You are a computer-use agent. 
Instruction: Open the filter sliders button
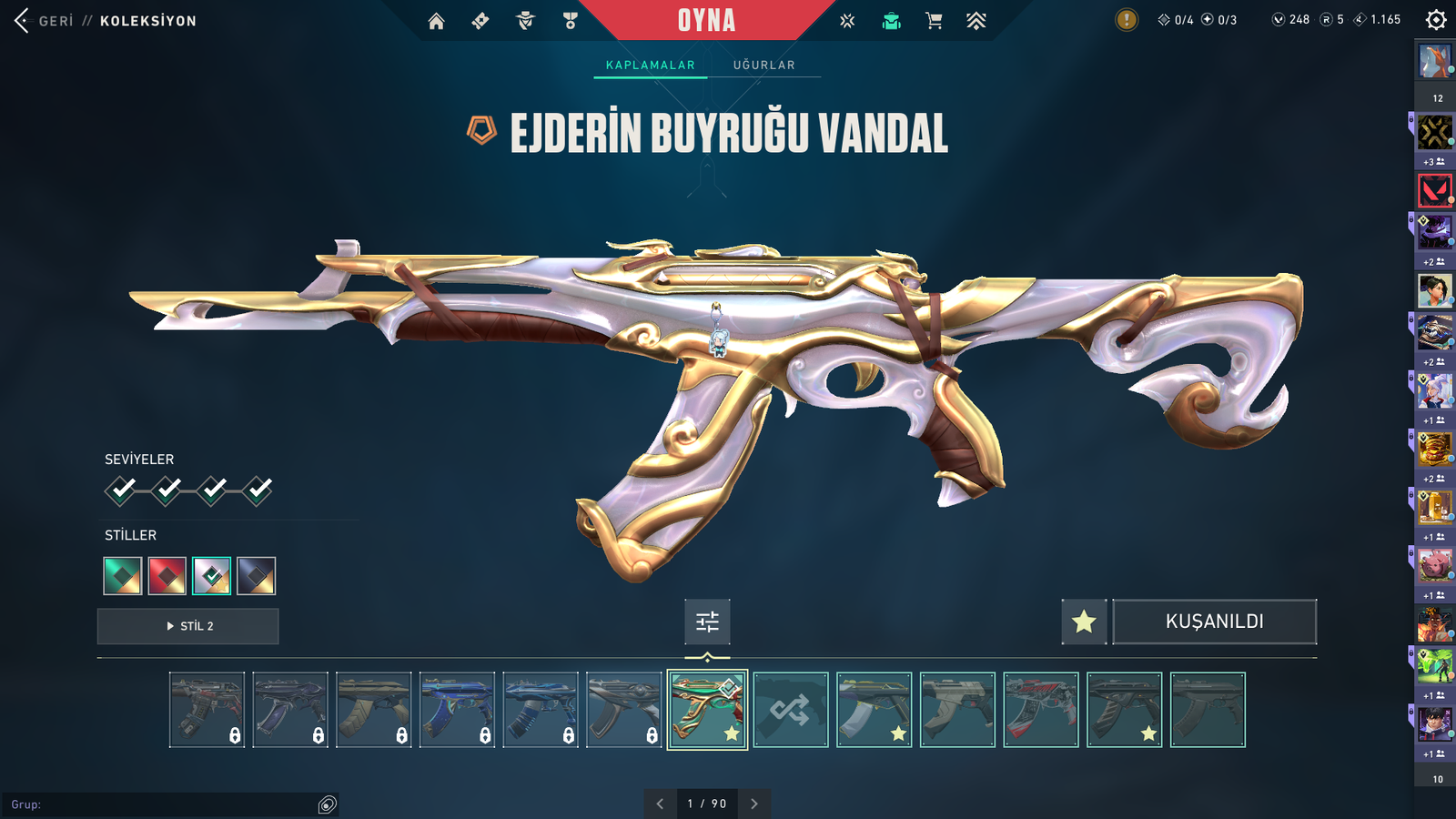(x=707, y=622)
